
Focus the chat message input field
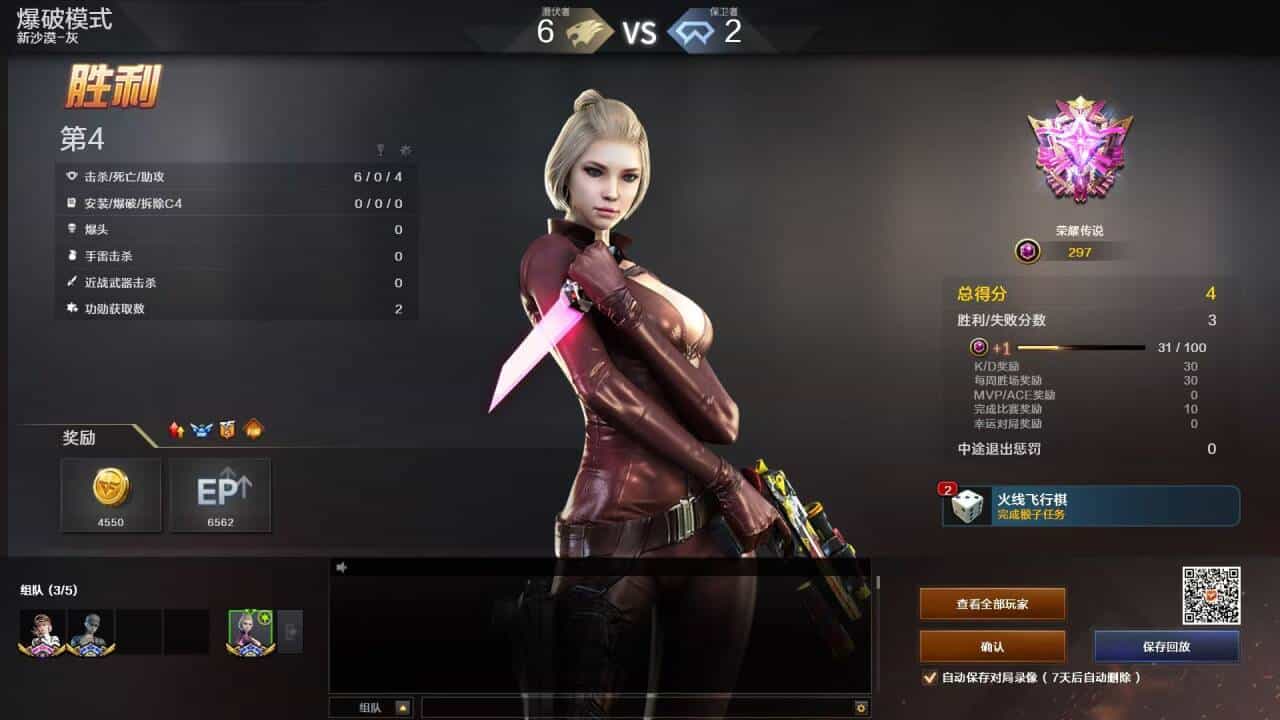tap(636, 708)
